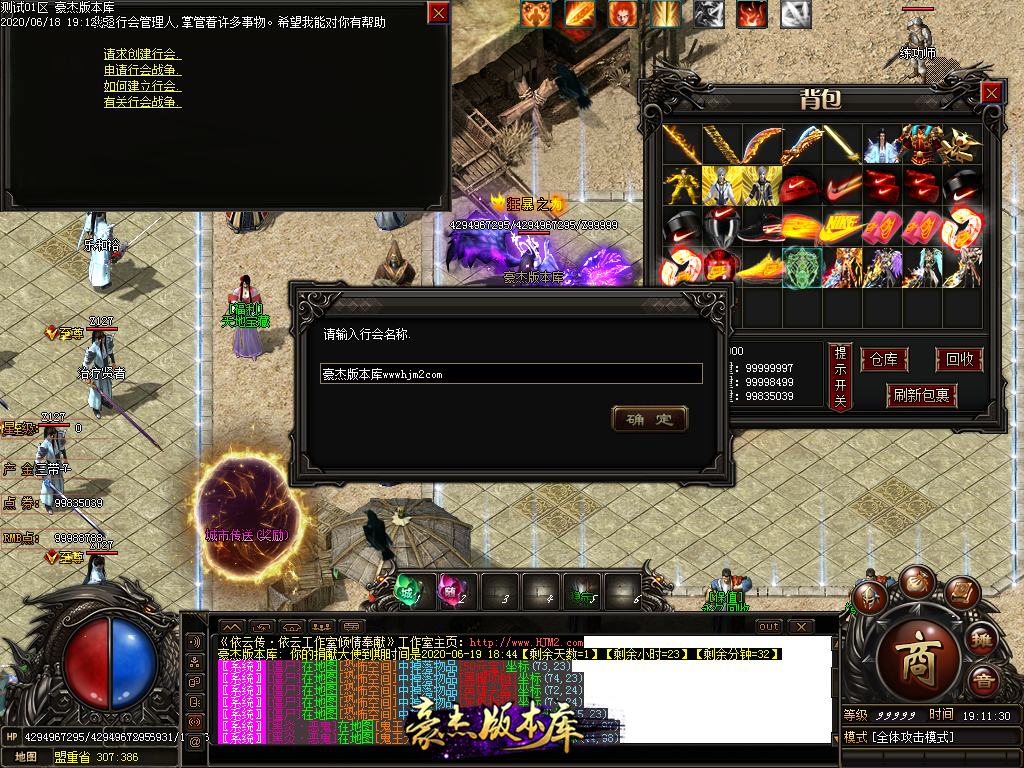Choose the 请求创建行会 dialogue option
1024x768 pixels.
(x=142, y=54)
